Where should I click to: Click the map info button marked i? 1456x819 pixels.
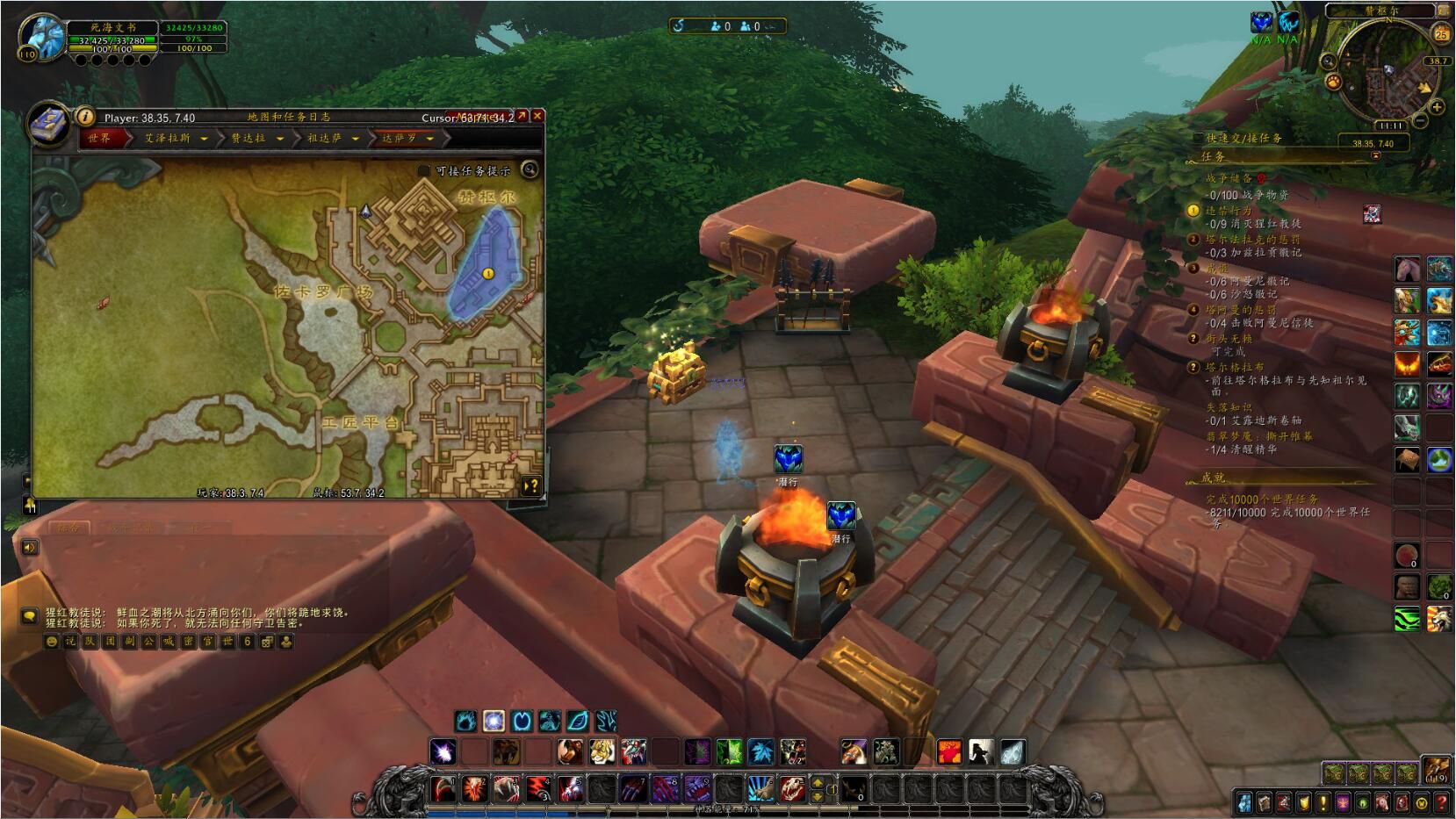pyautogui.click(x=84, y=116)
